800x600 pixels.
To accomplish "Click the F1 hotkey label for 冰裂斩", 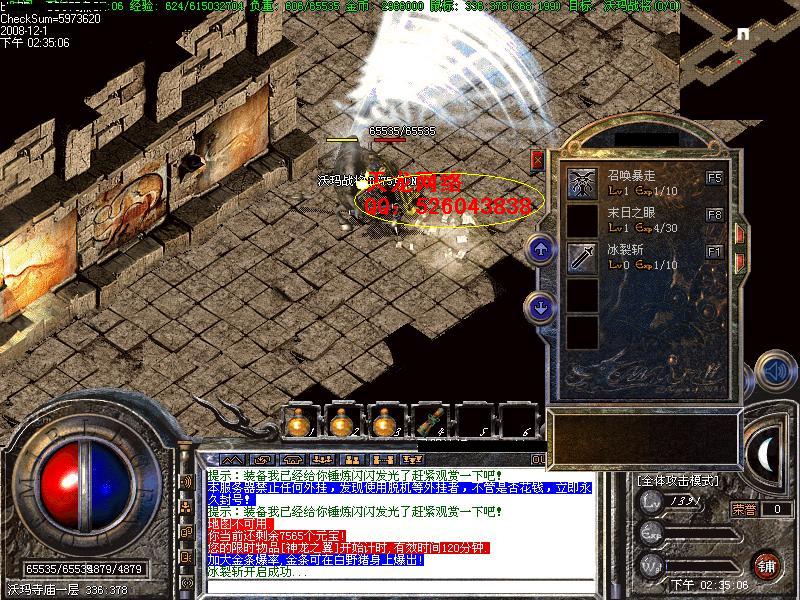I will pos(714,252).
